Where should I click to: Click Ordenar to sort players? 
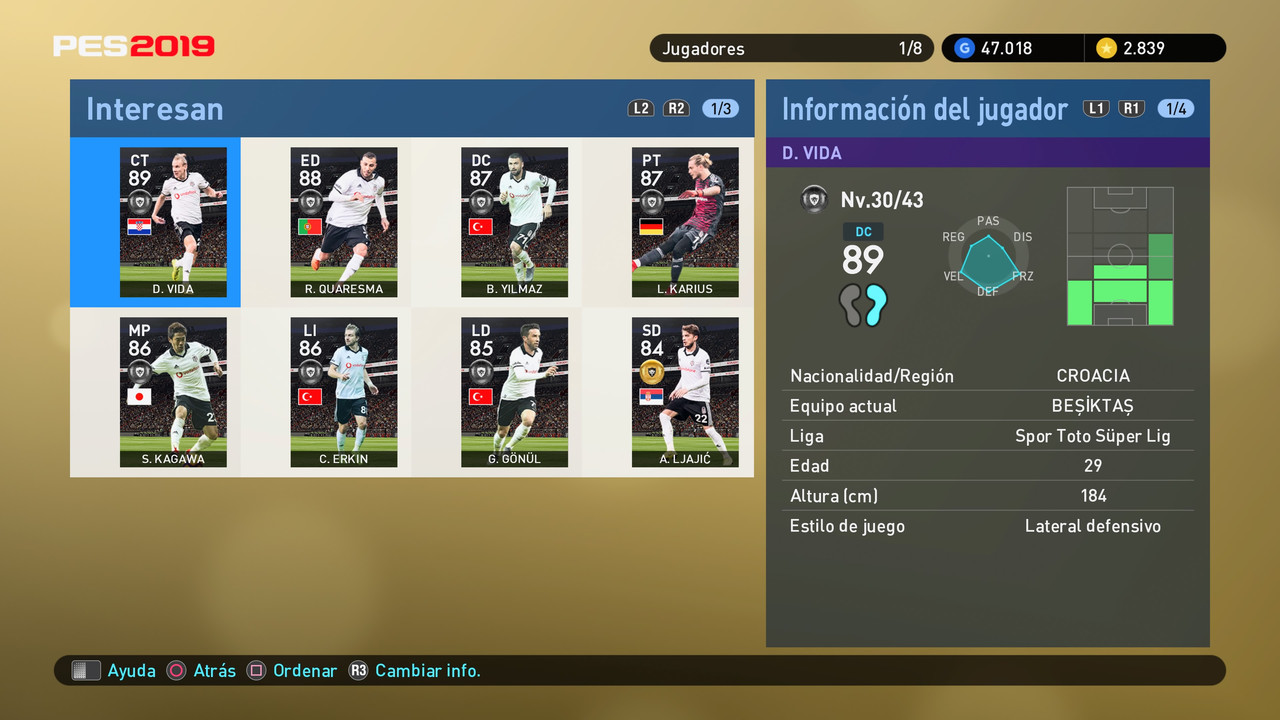[x=305, y=670]
